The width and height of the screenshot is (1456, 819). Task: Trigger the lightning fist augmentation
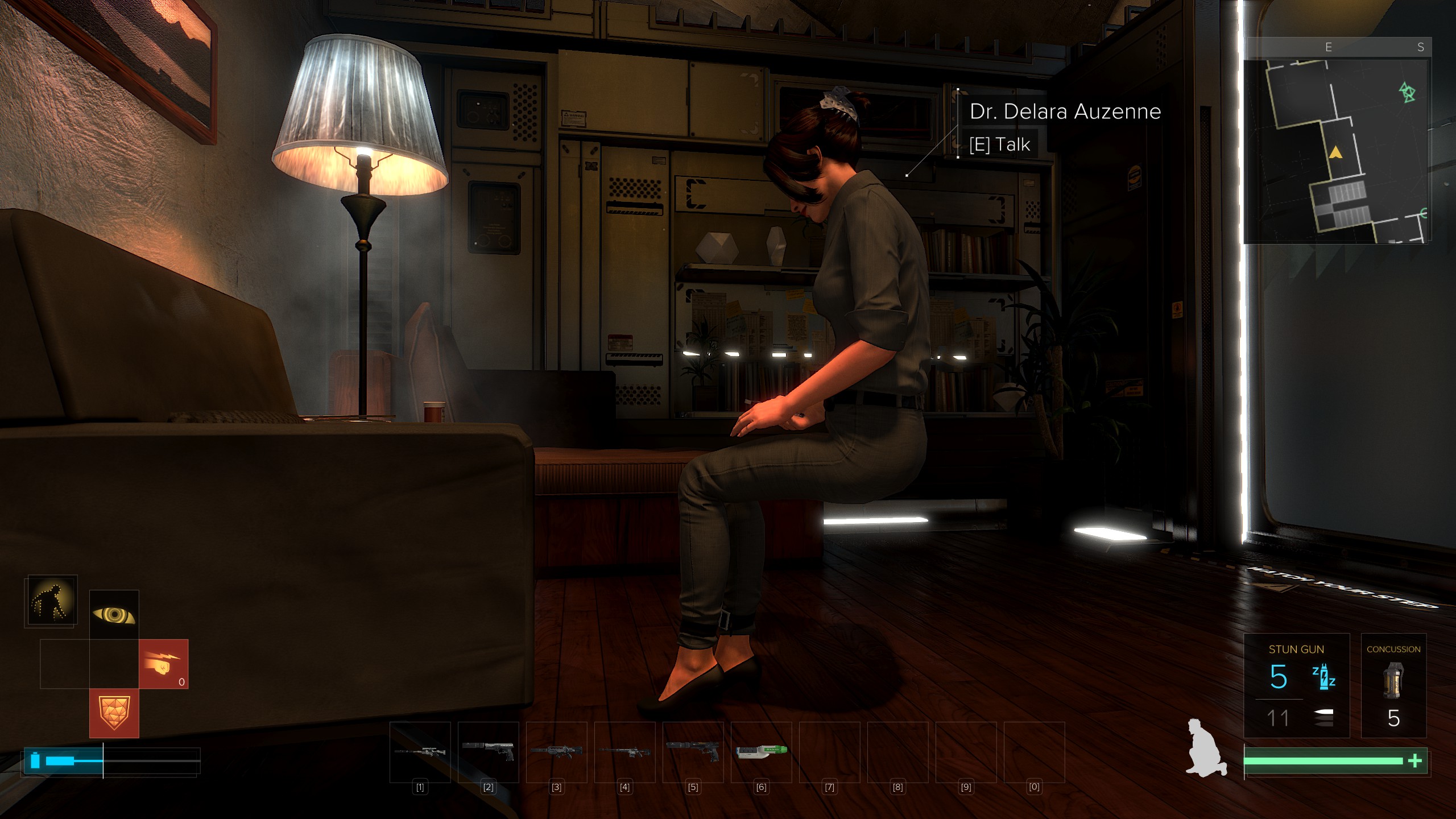click(164, 664)
